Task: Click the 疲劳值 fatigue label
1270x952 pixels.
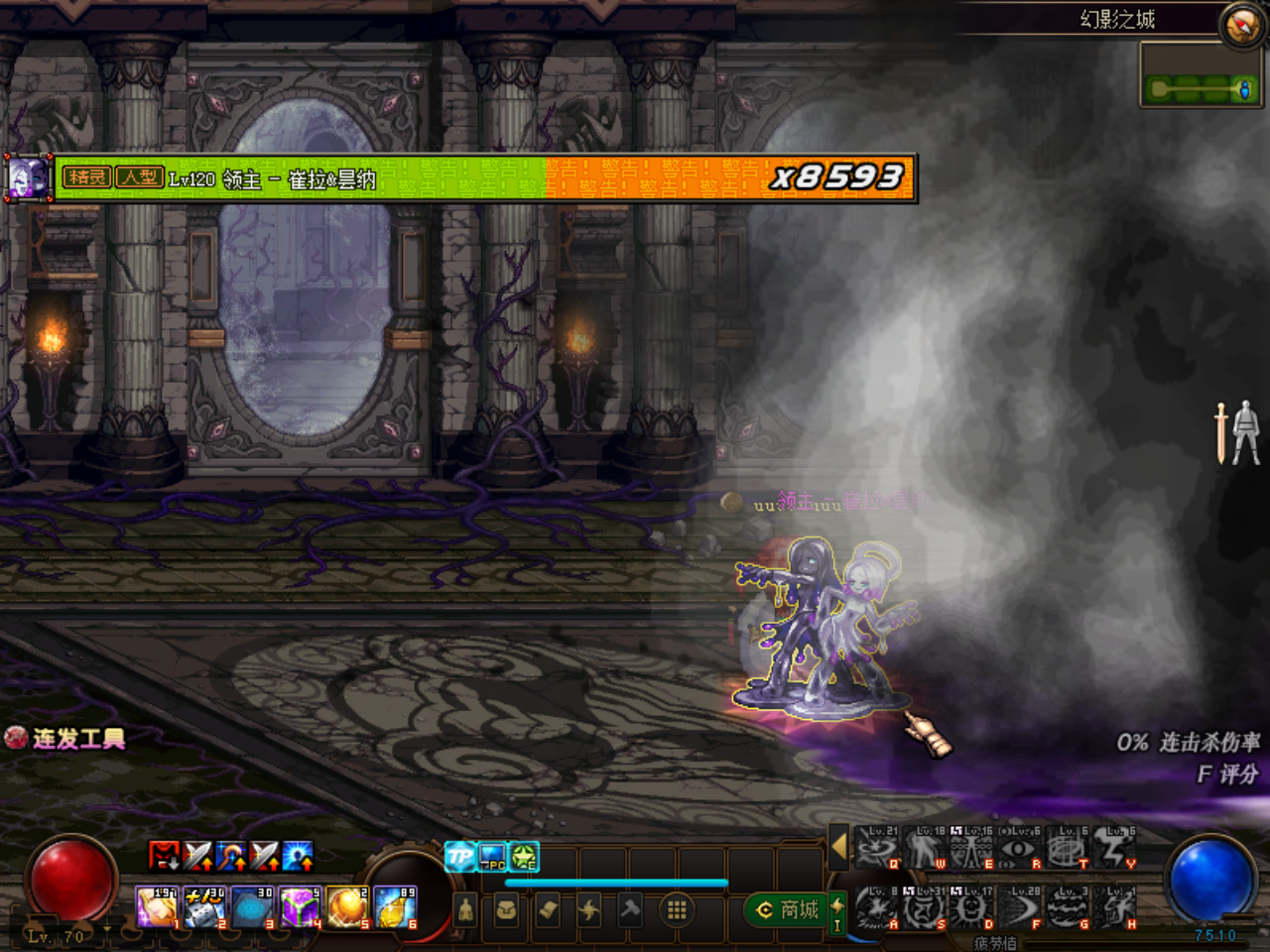Action: (x=994, y=940)
